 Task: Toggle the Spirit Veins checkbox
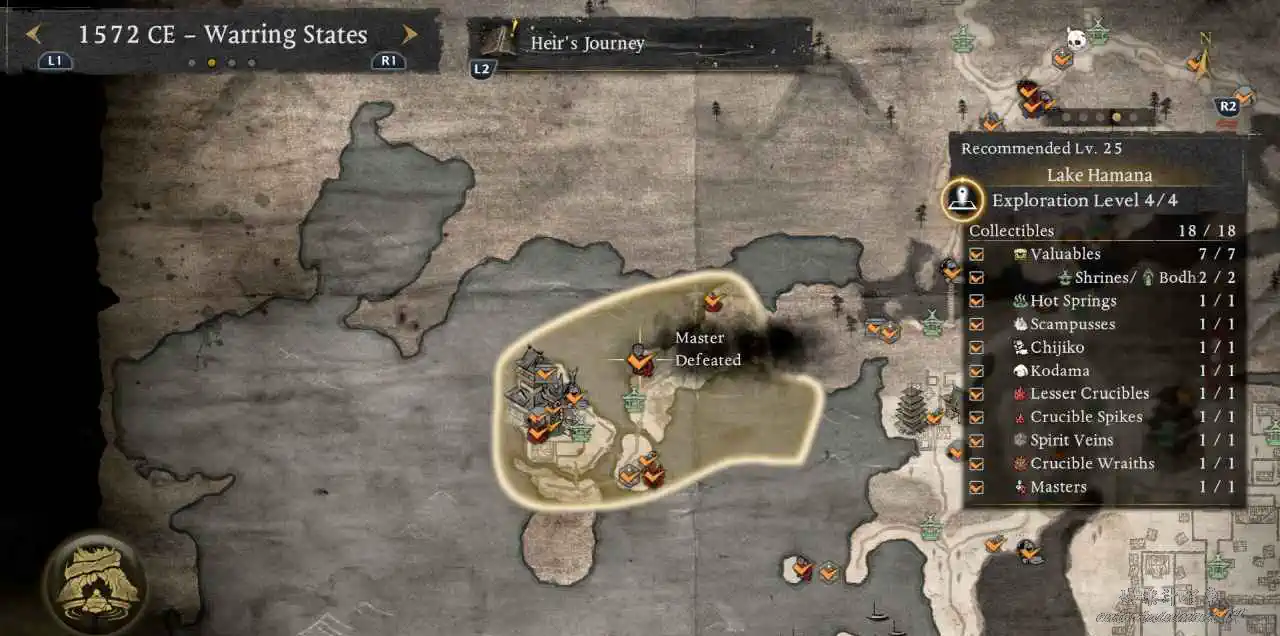(977, 440)
